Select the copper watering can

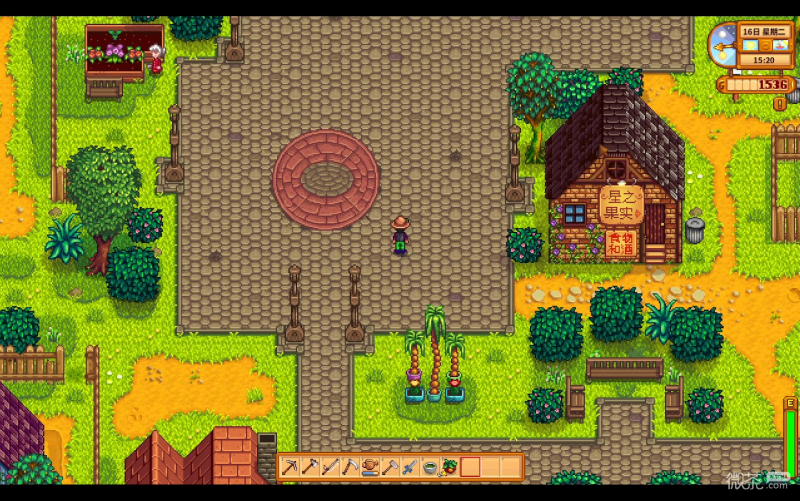[370, 466]
